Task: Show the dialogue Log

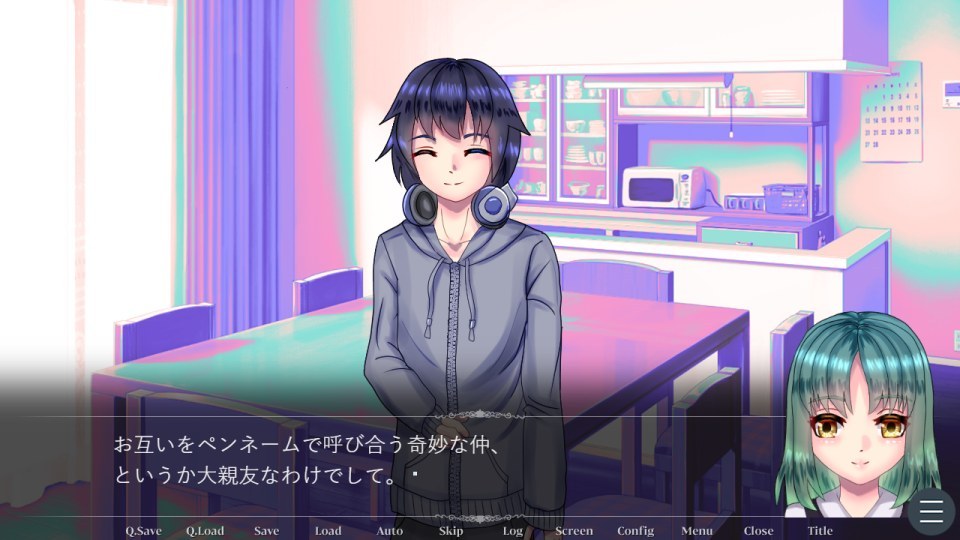Action: click(513, 531)
